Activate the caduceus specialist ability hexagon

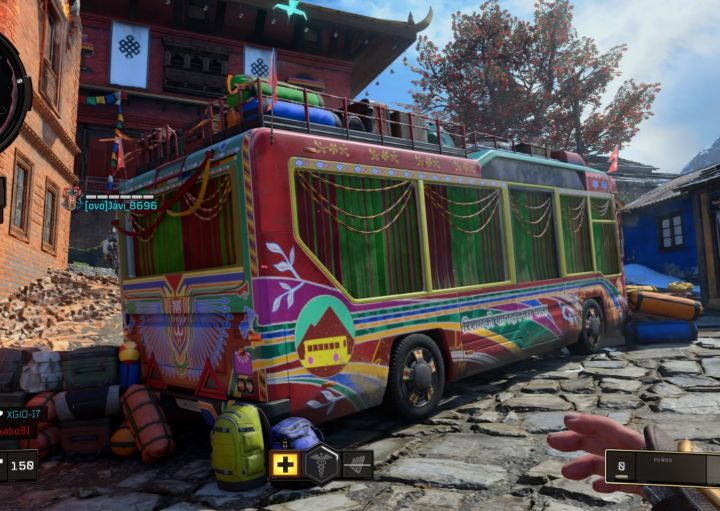tap(321, 464)
